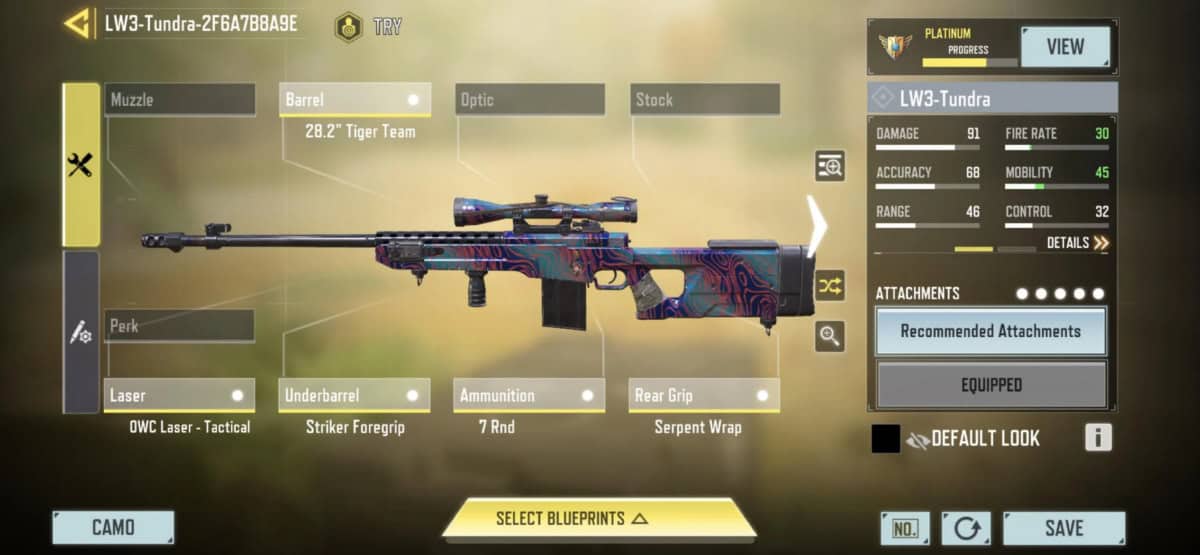
Task: Open the Perk slot
Action: coord(180,326)
